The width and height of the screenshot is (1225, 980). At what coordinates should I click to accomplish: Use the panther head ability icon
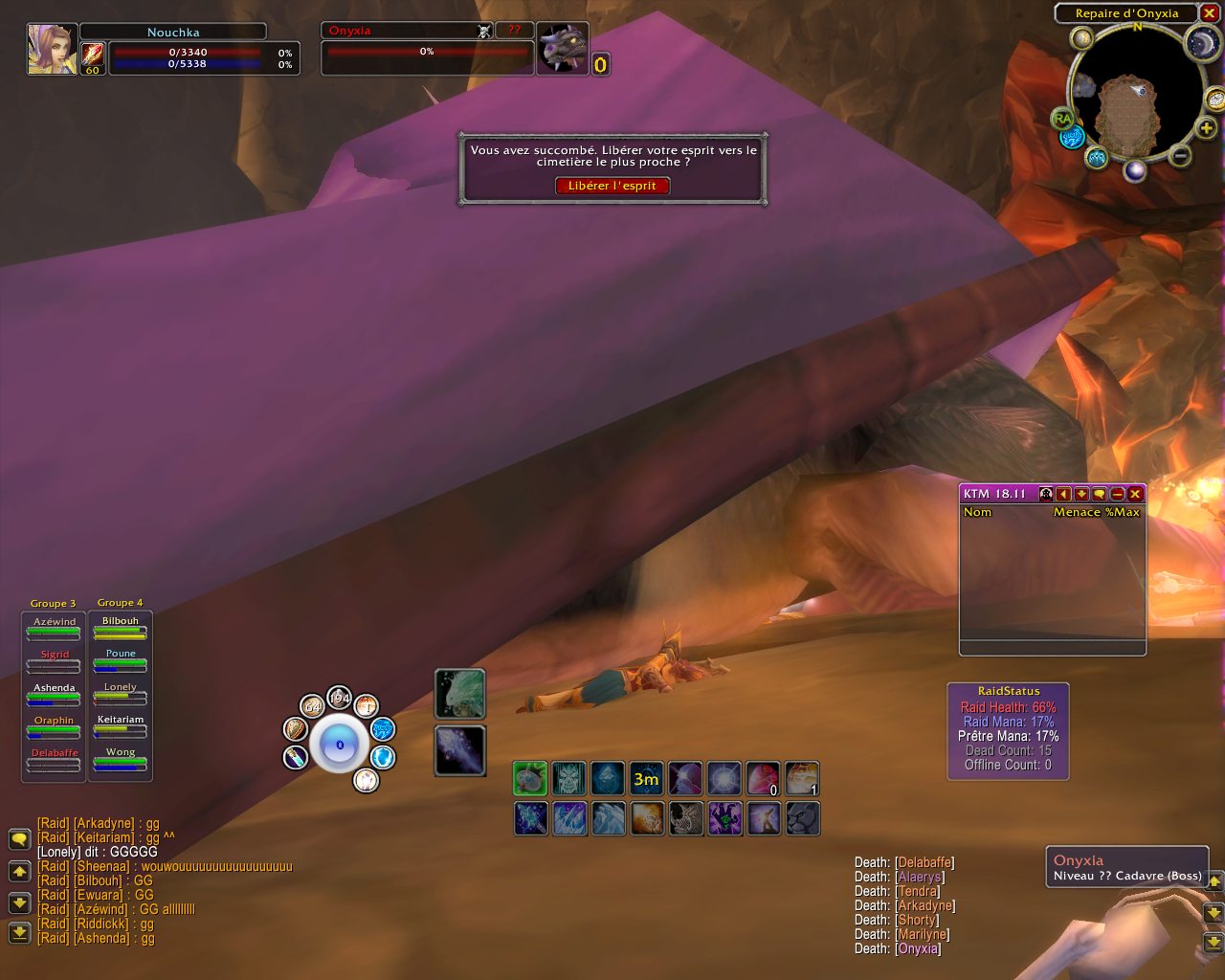pyautogui.click(x=802, y=818)
